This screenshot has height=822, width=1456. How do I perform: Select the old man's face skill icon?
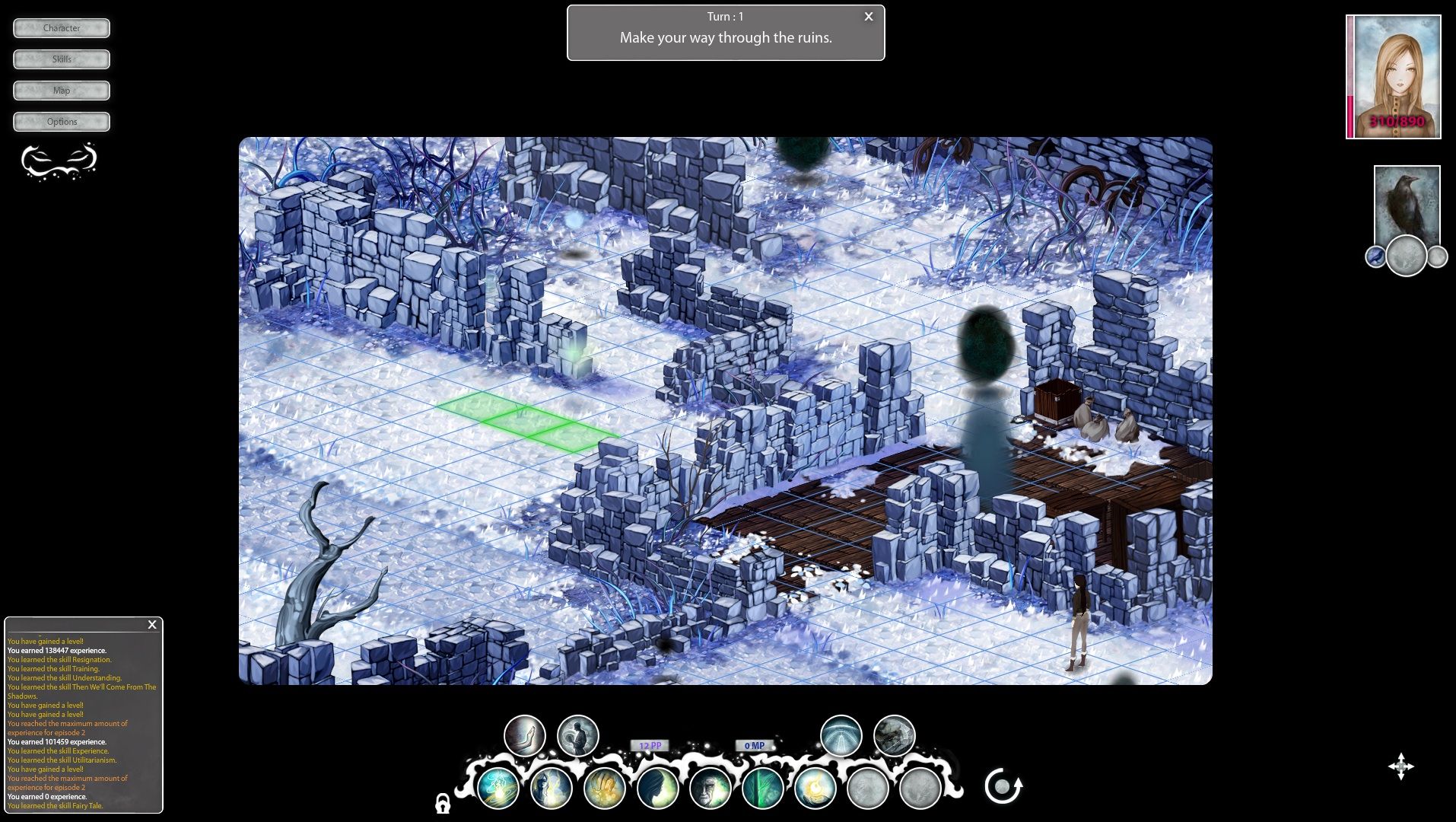pyautogui.click(x=710, y=789)
